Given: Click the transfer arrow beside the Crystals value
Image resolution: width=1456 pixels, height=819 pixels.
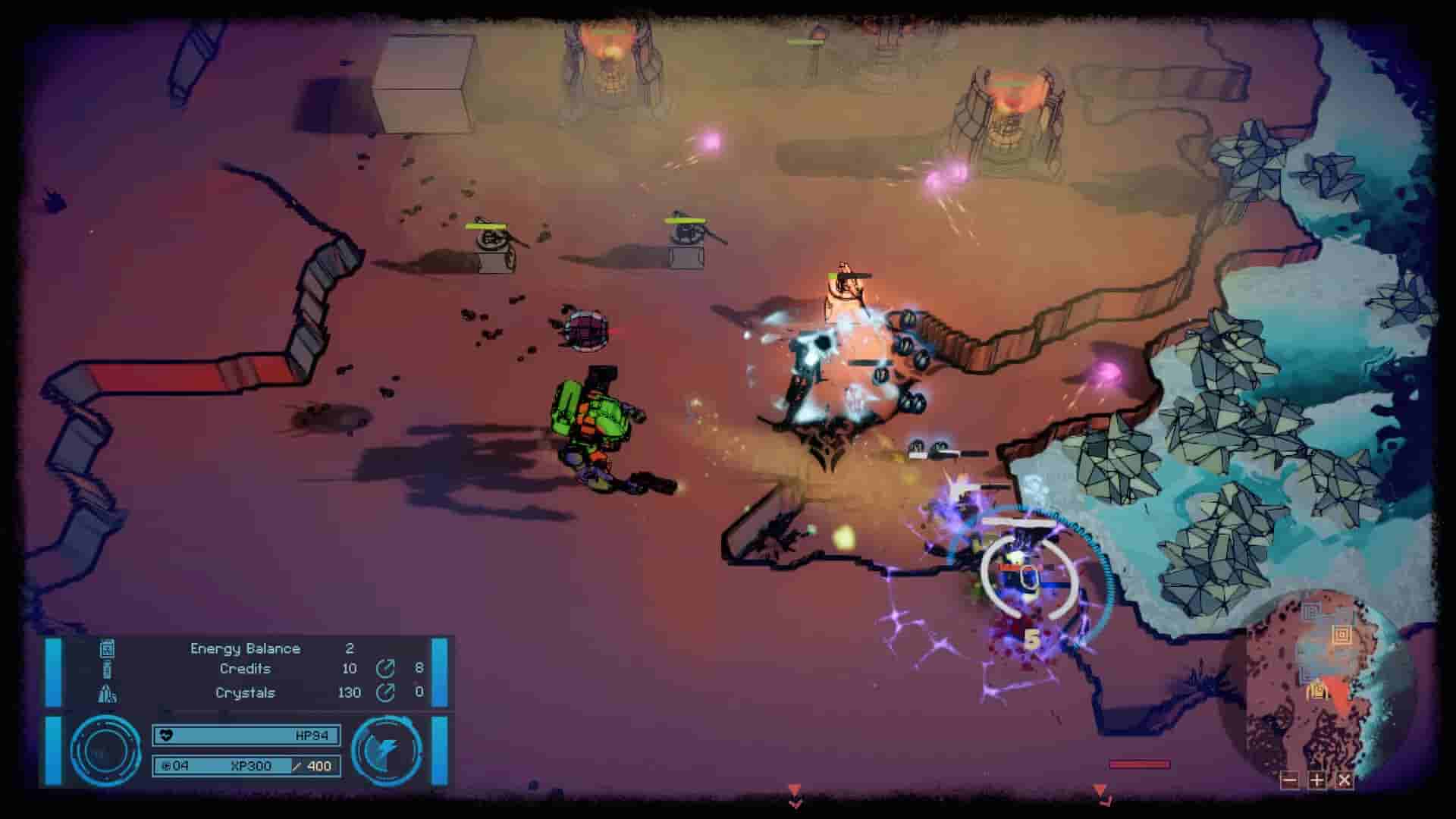Looking at the screenshot, I should click(x=385, y=693).
